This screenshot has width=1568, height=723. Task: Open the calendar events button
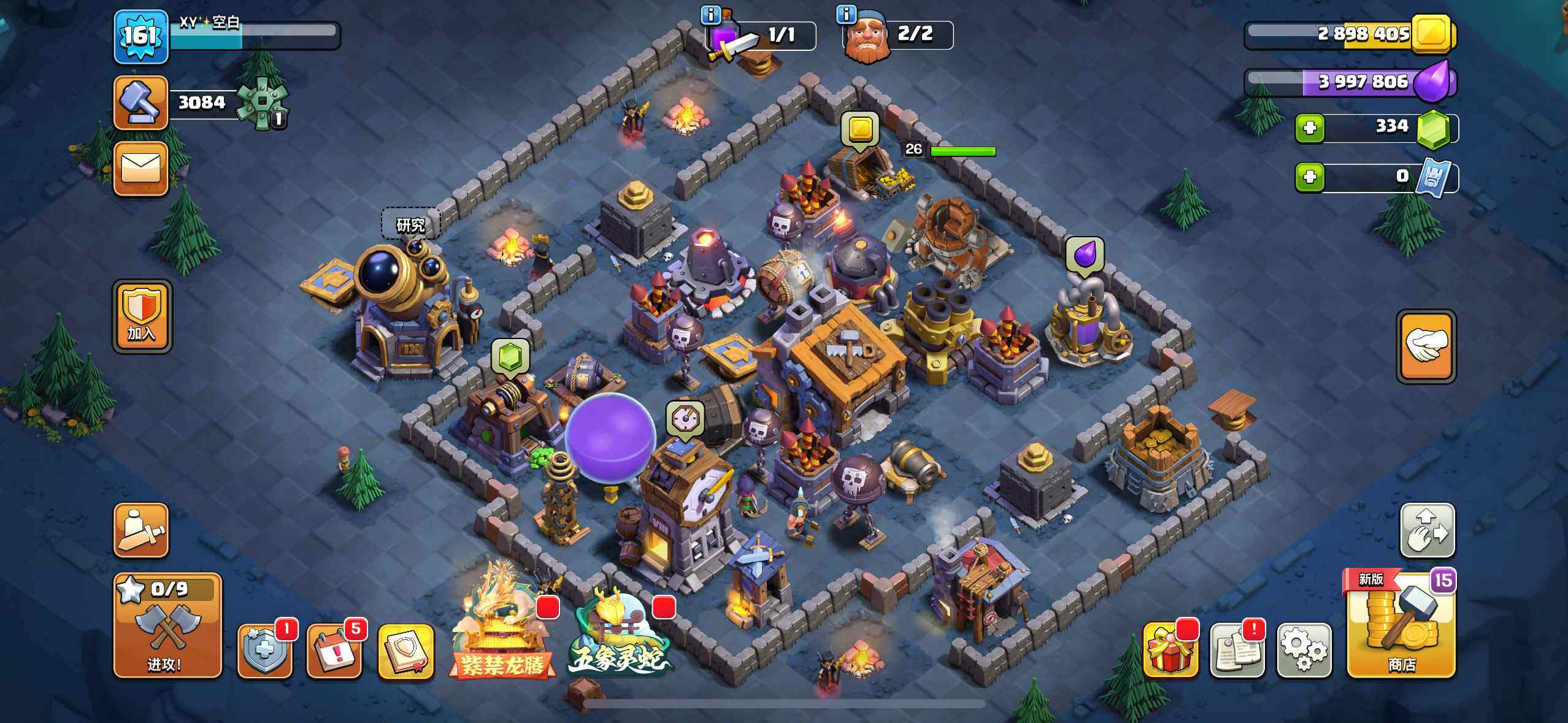[333, 651]
